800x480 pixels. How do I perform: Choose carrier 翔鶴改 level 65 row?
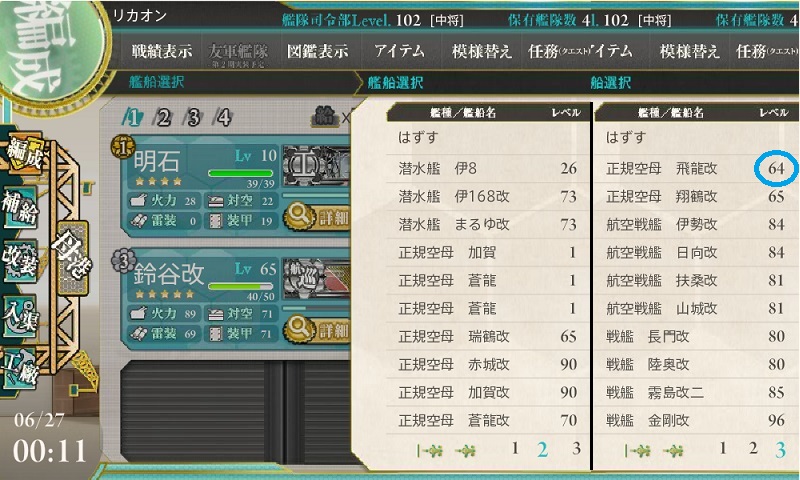(695, 196)
